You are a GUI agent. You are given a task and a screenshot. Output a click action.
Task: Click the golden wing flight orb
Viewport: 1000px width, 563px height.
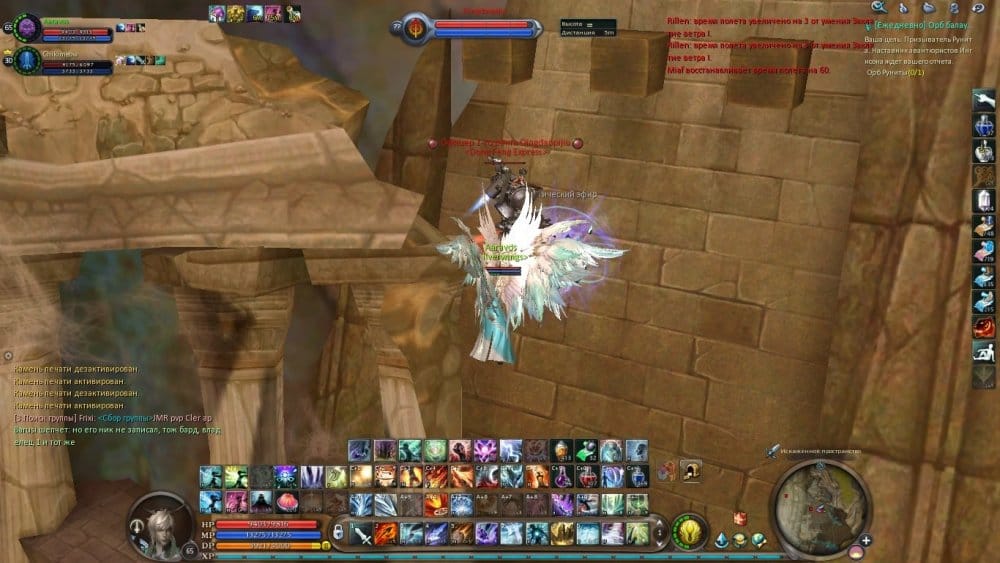688,529
